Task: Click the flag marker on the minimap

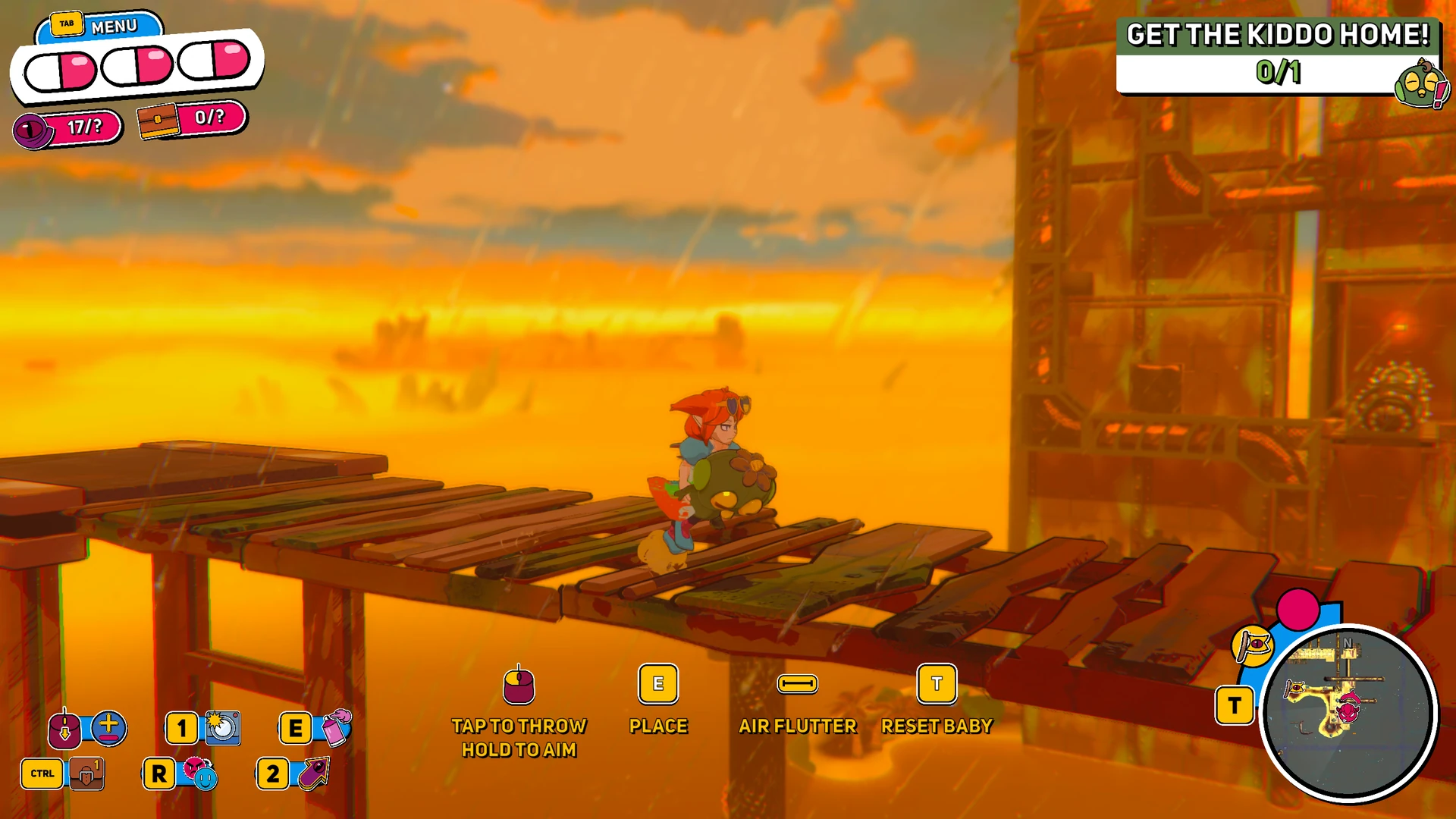Action: [x=1294, y=689]
